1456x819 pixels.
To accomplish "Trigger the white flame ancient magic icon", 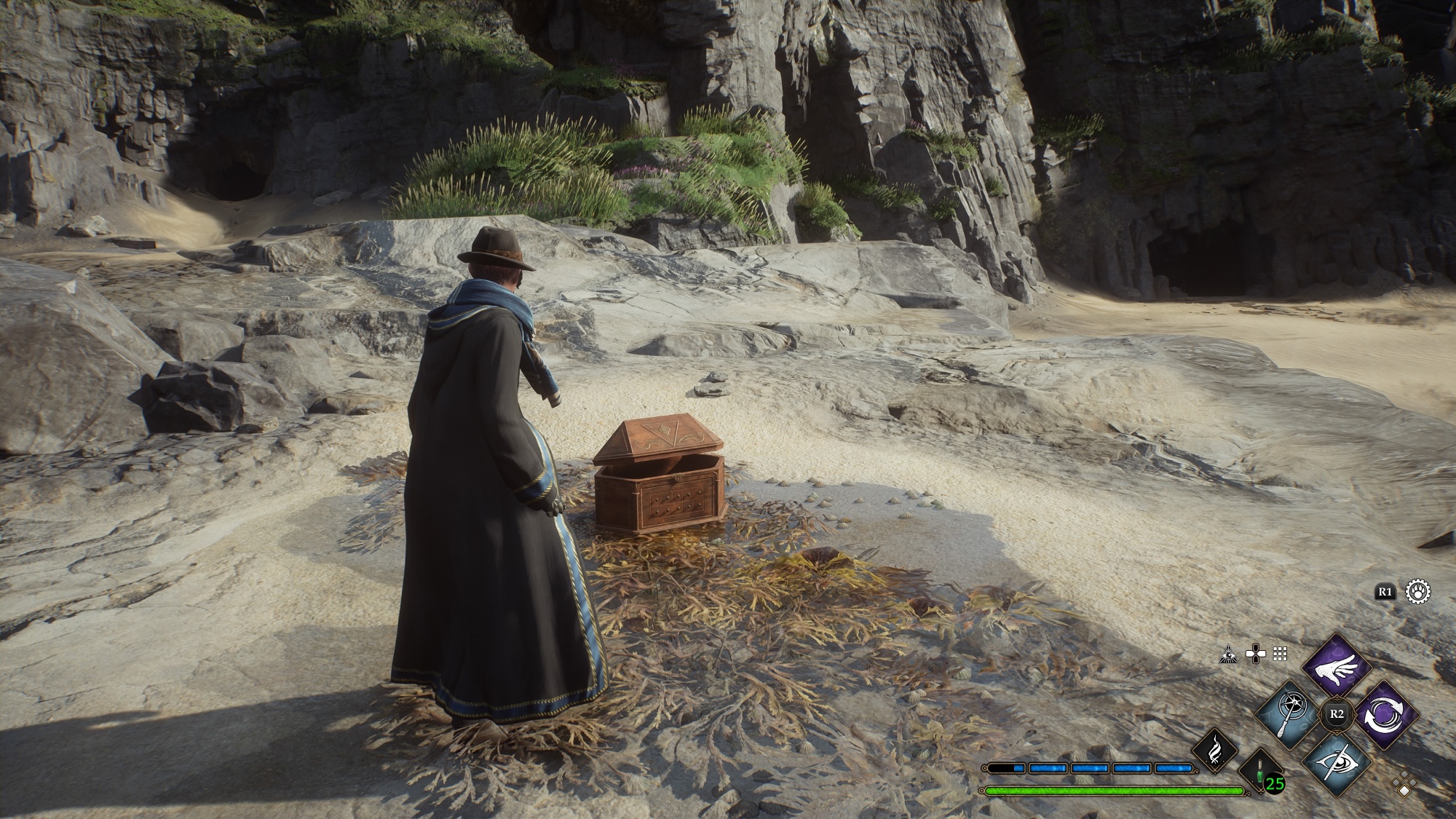I will [1214, 751].
